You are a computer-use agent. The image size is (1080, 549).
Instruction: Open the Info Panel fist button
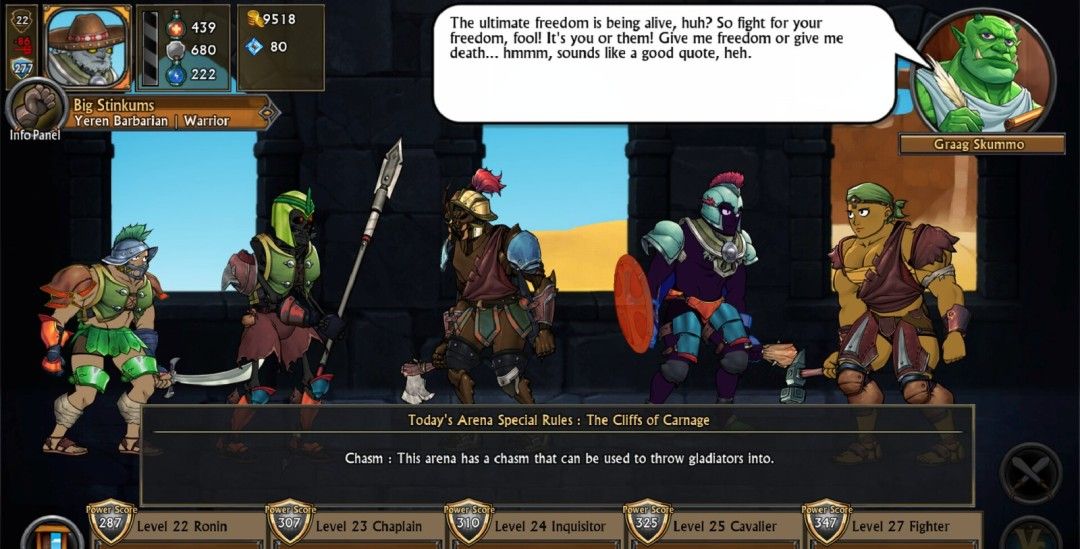35,107
